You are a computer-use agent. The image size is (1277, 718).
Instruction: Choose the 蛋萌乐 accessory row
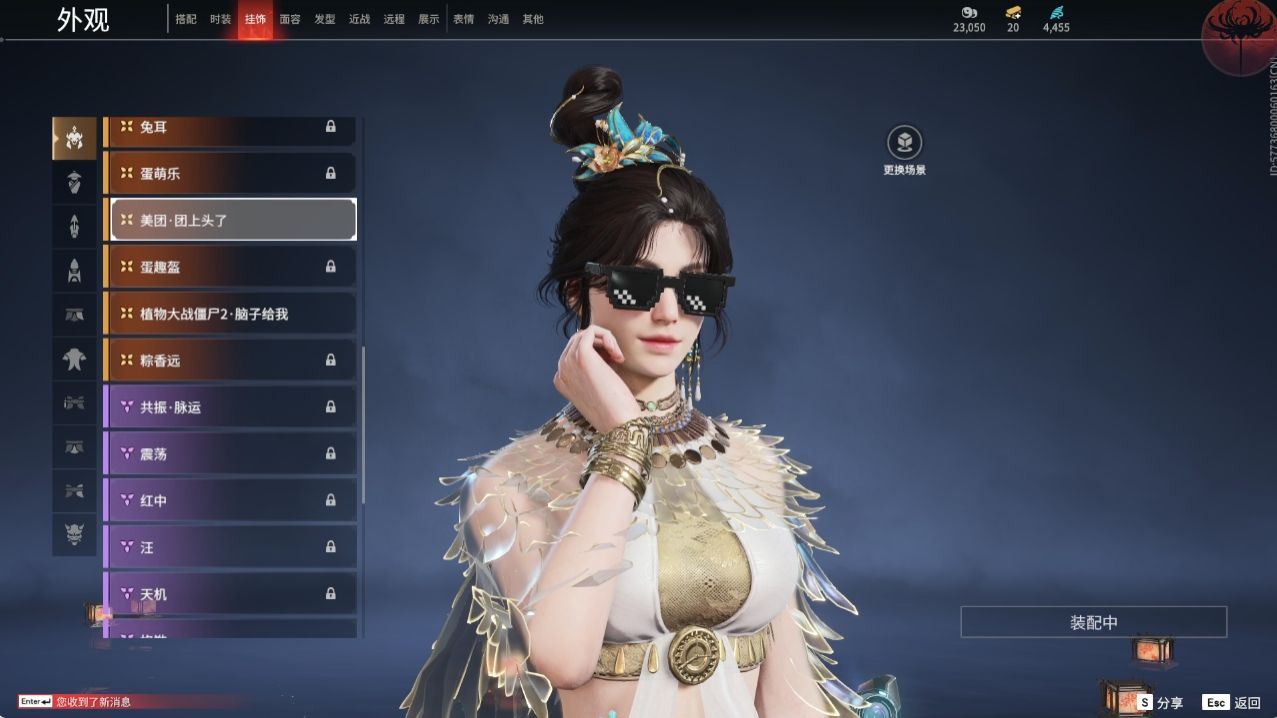(230, 173)
